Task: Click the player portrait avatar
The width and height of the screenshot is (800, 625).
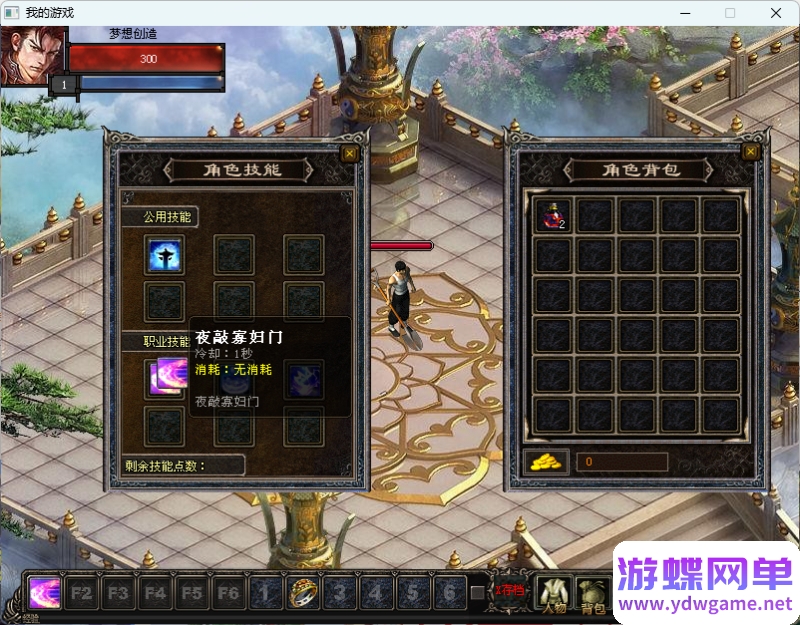Action: (33, 56)
